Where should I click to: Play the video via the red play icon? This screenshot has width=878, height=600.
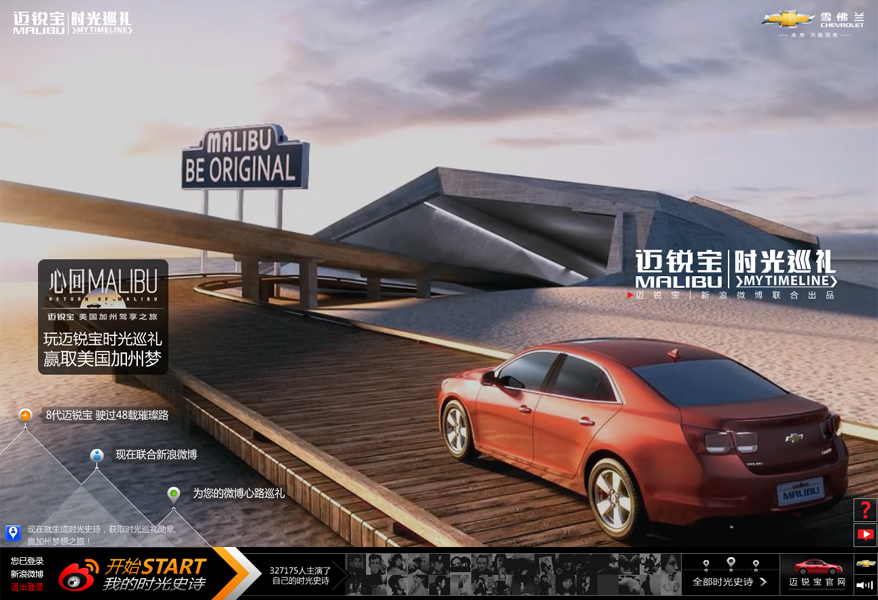865,535
